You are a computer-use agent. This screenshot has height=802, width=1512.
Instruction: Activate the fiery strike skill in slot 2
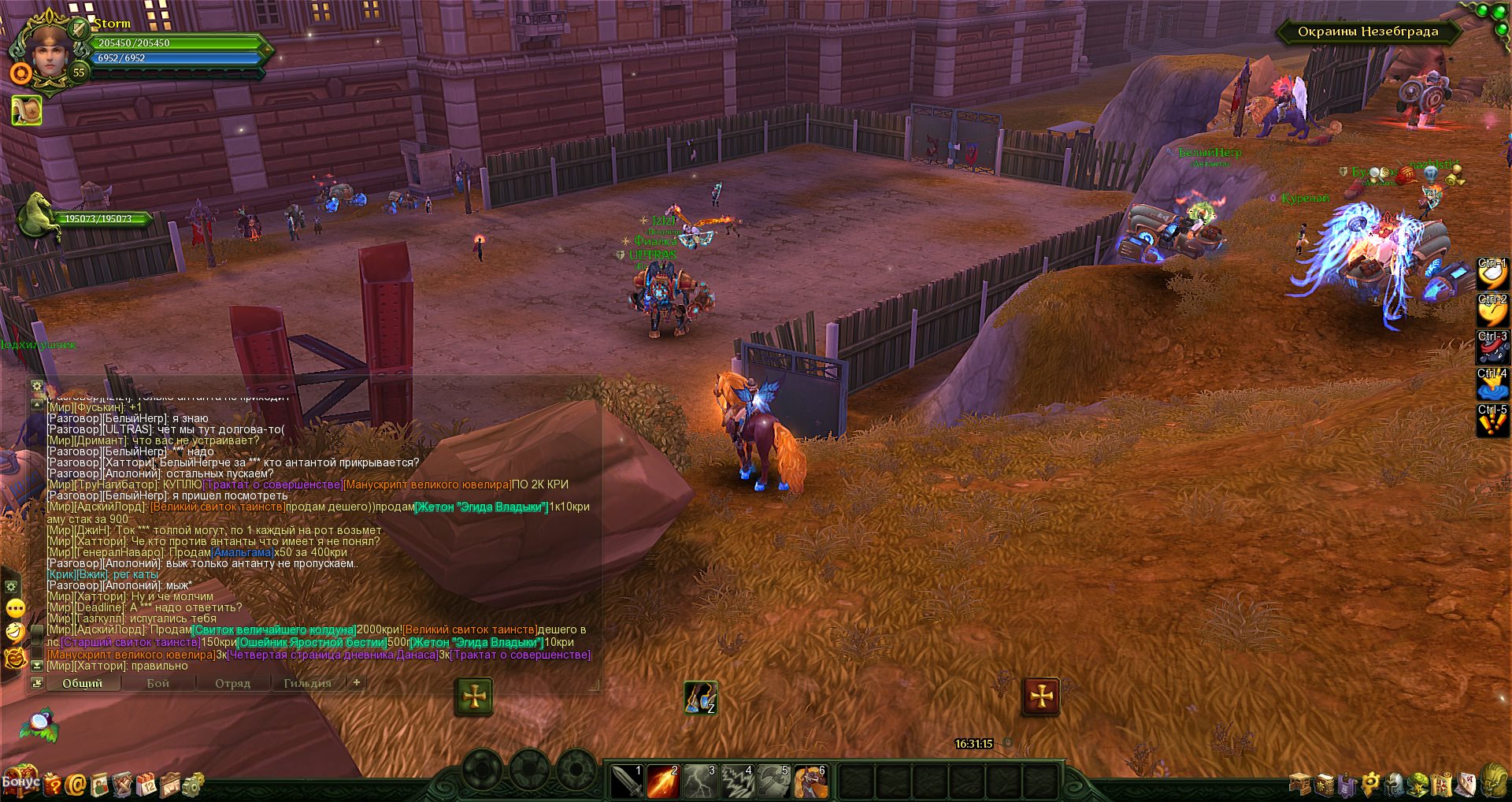pos(664,781)
